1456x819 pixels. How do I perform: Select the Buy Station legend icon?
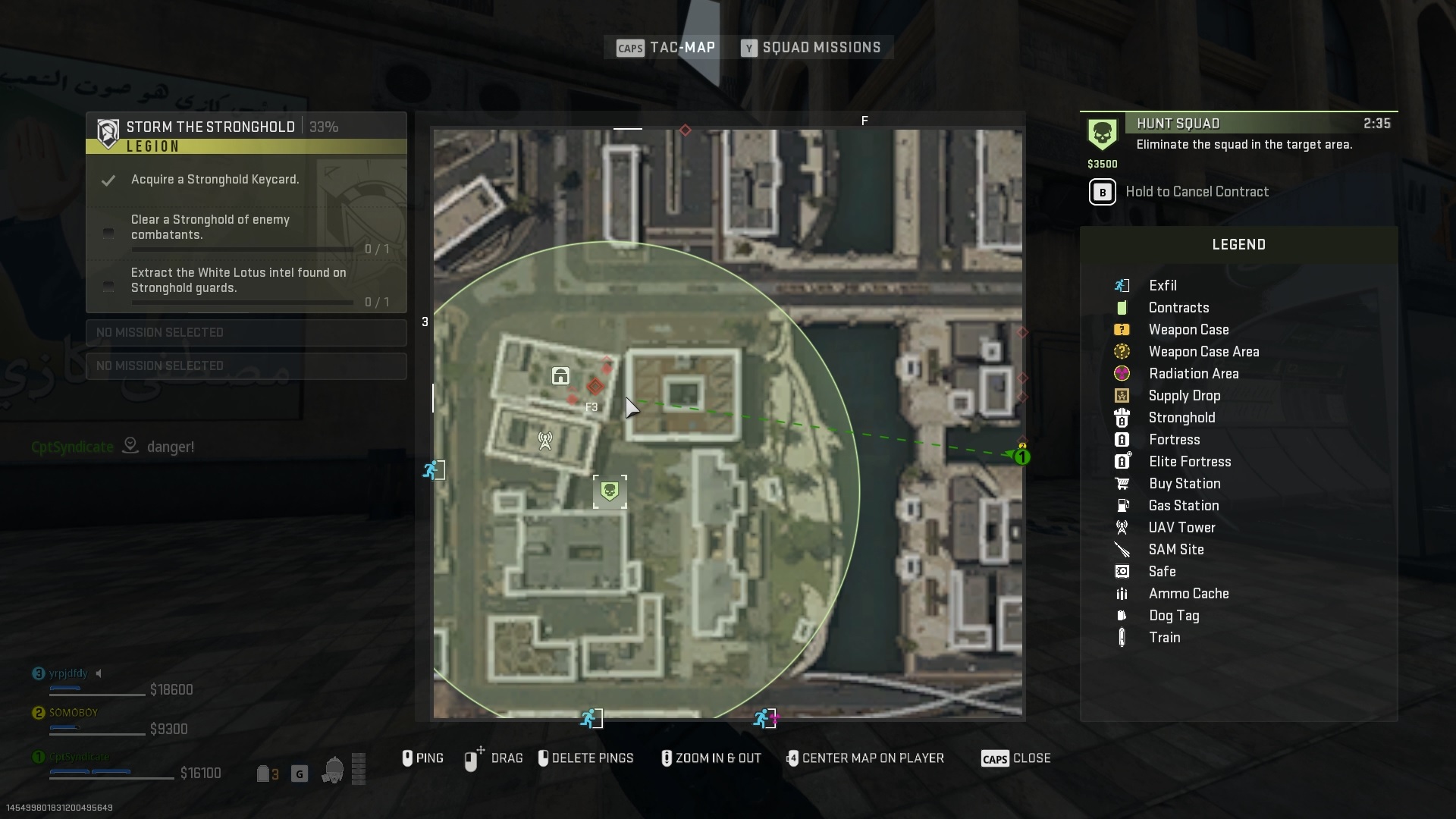(x=1122, y=483)
